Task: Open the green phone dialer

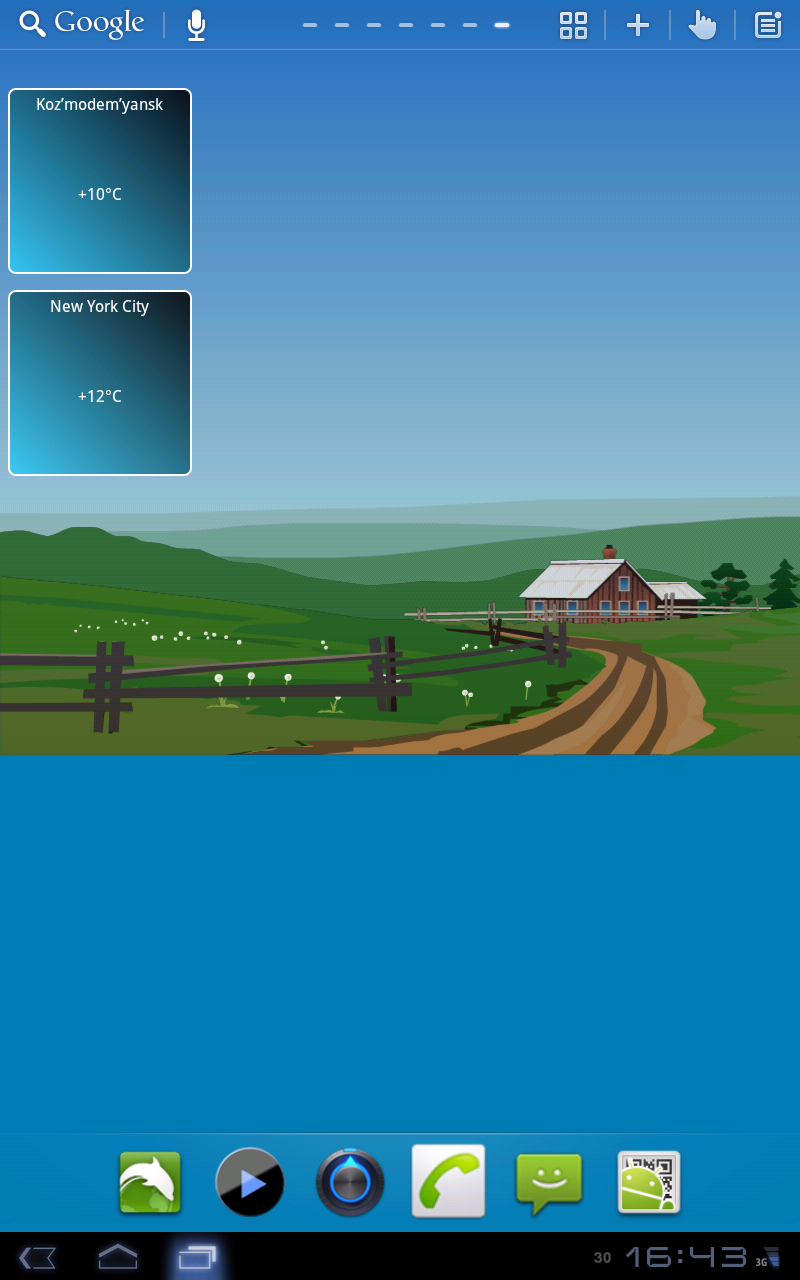Action: (449, 1181)
